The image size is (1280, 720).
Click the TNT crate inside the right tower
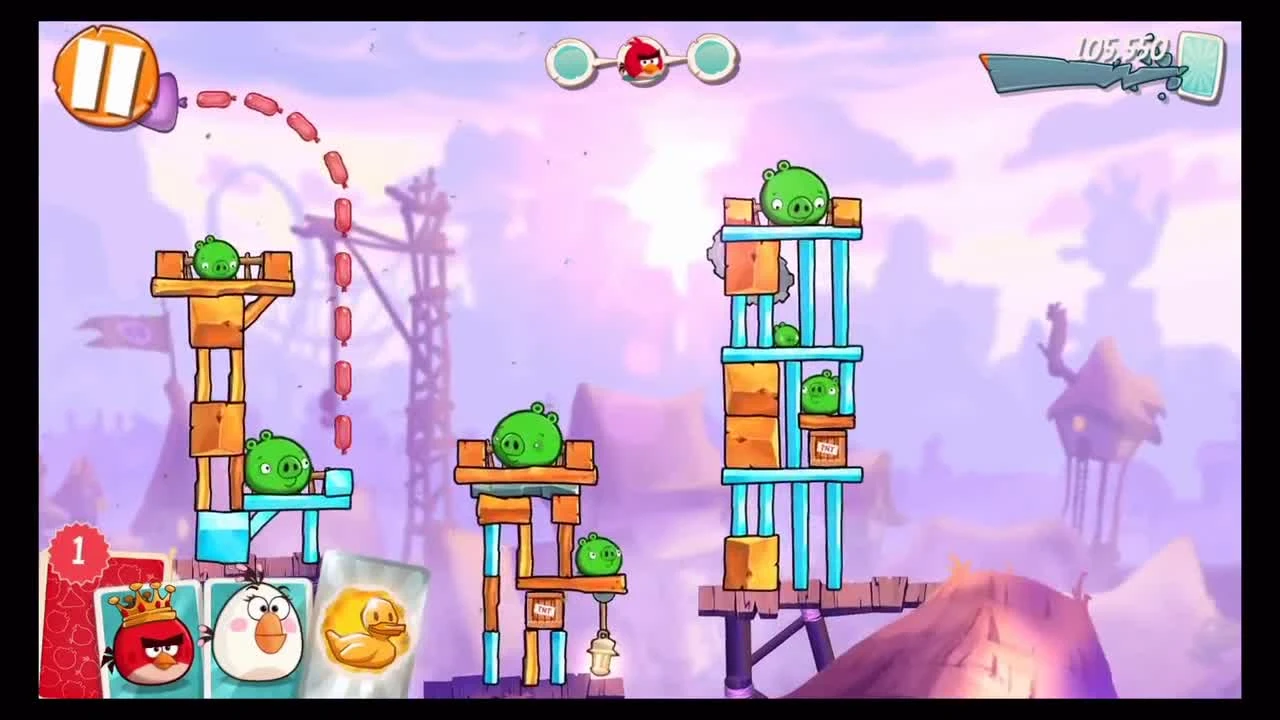tap(828, 450)
